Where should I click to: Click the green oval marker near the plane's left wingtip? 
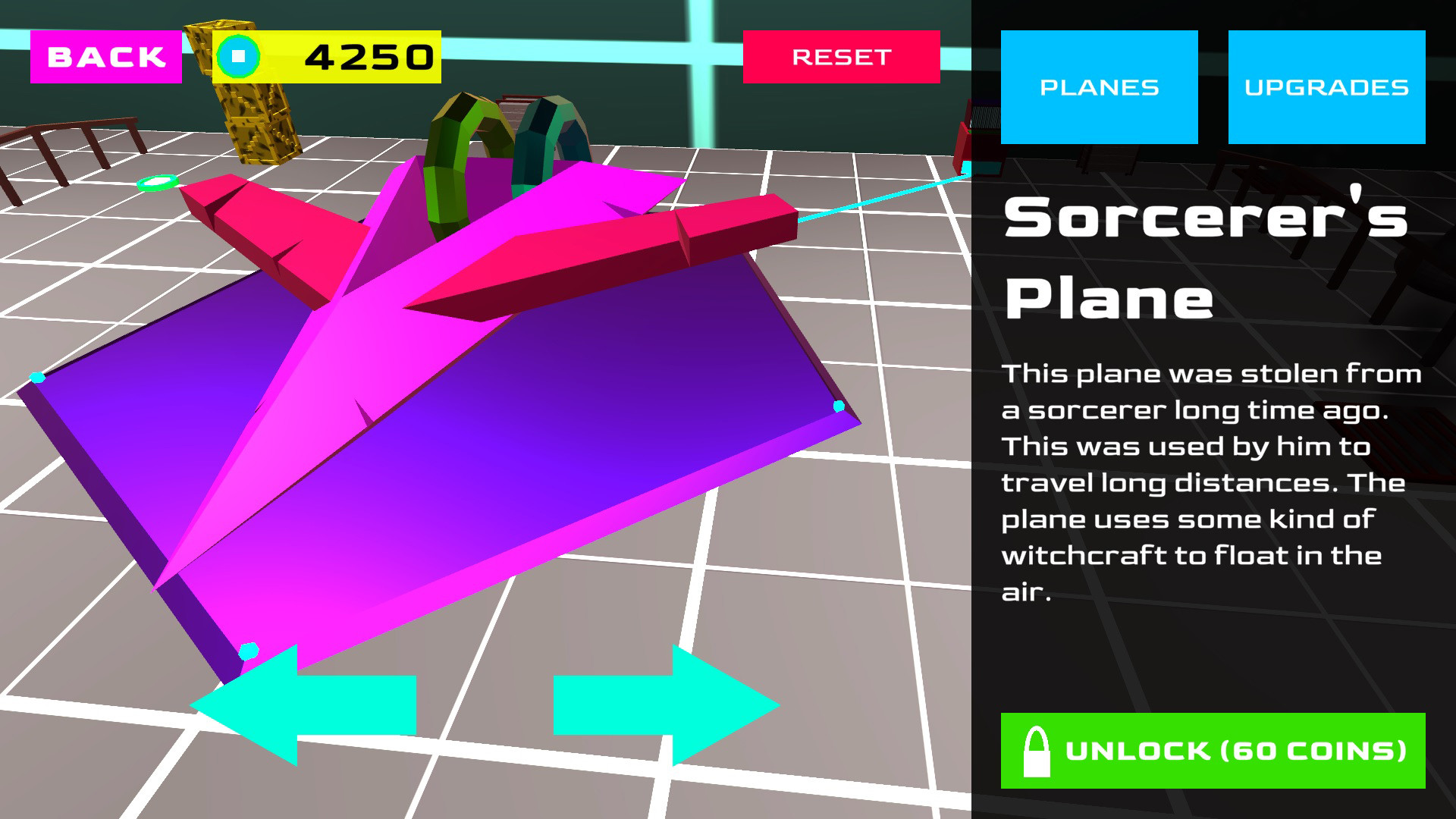(x=157, y=182)
